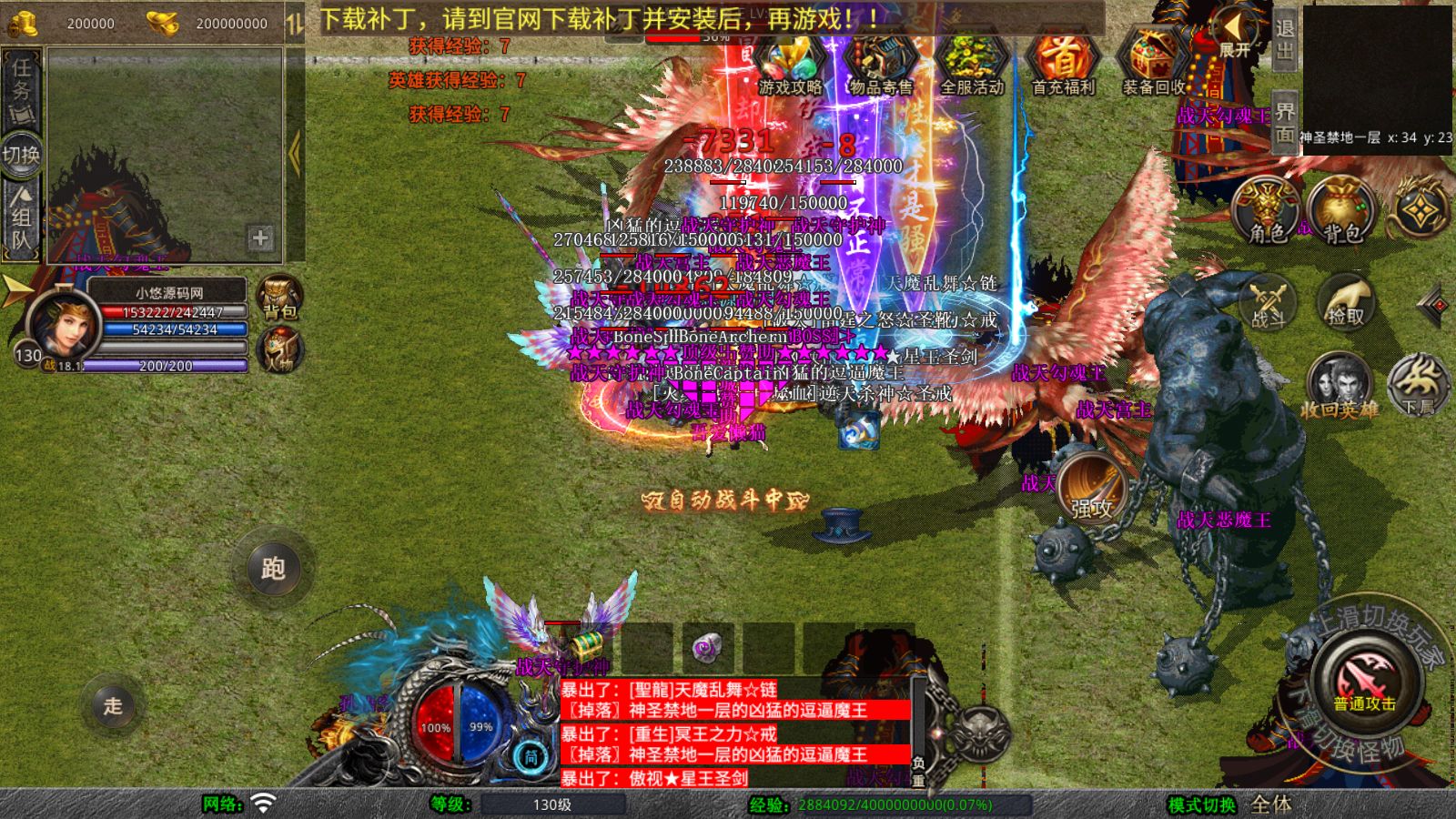
Task: Open the 全服活动 server events icon
Action: (x=971, y=66)
